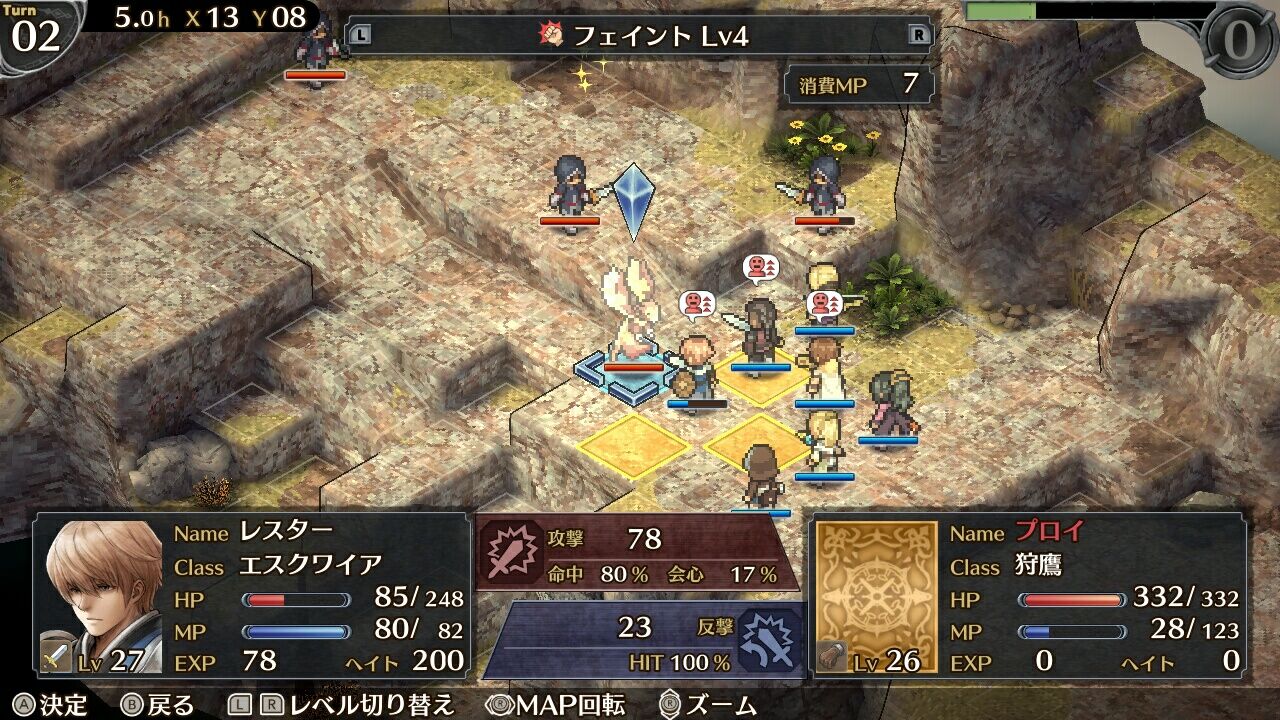Select プロイ's golden card portrait
The width and height of the screenshot is (1280, 720).
point(875,595)
